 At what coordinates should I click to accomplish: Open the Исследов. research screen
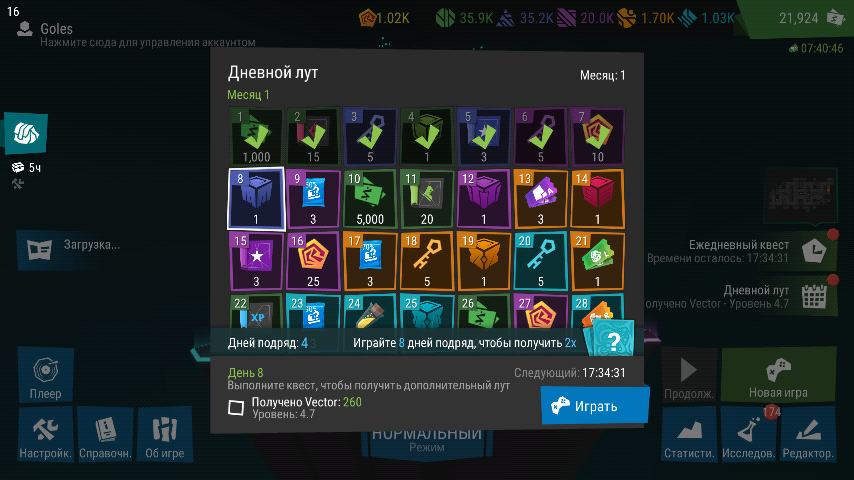coord(748,438)
